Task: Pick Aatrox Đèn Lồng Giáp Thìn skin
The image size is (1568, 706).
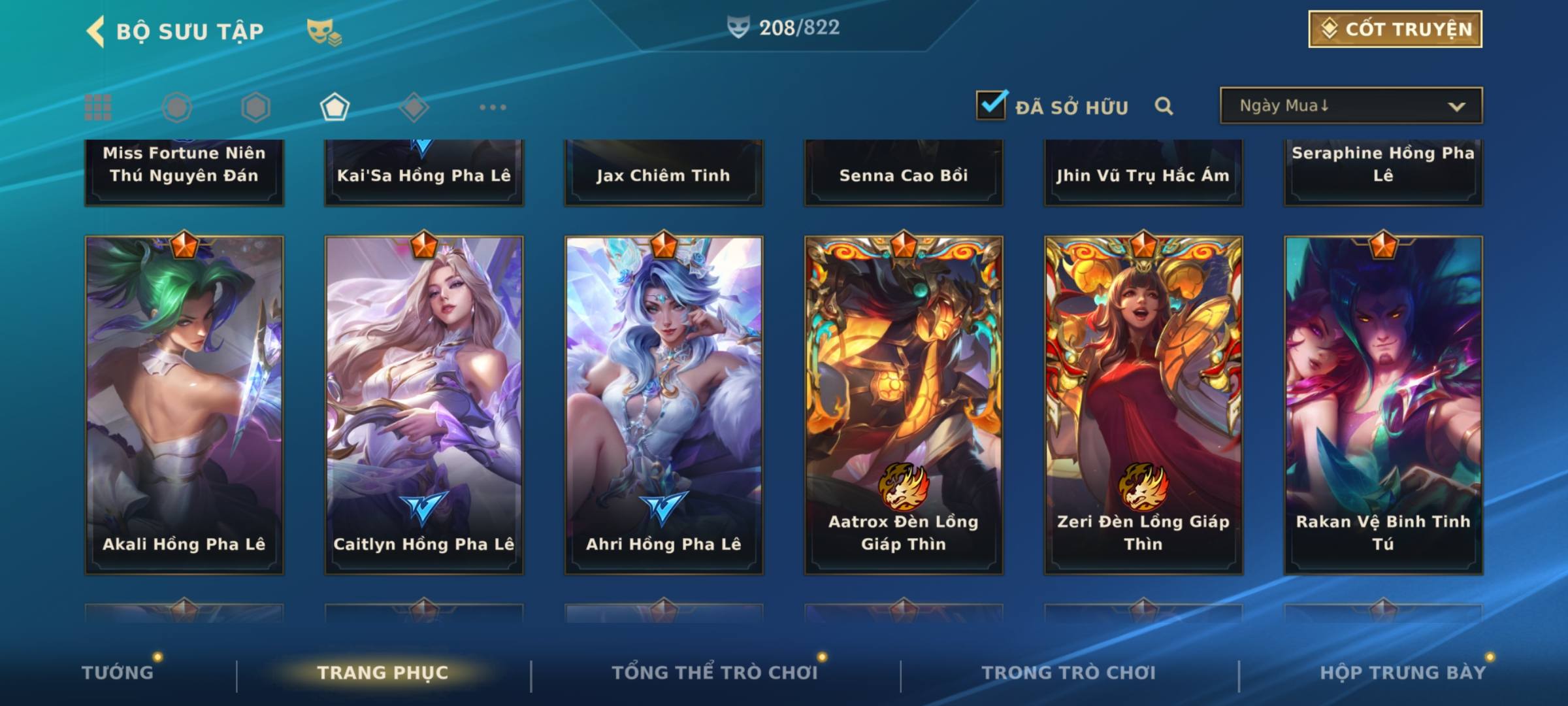Action: [x=904, y=405]
